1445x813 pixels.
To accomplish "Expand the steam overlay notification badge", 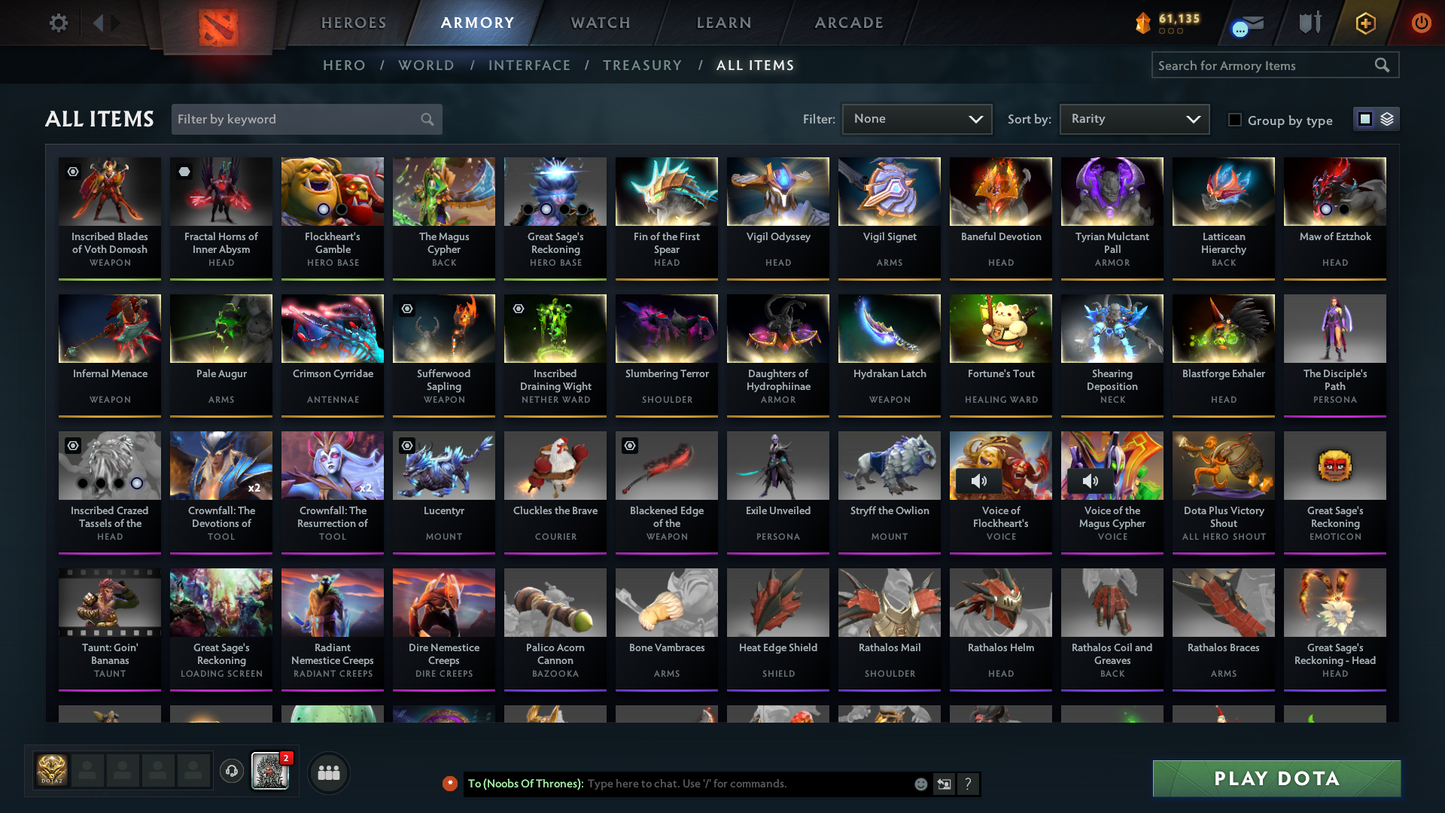I will point(286,757).
